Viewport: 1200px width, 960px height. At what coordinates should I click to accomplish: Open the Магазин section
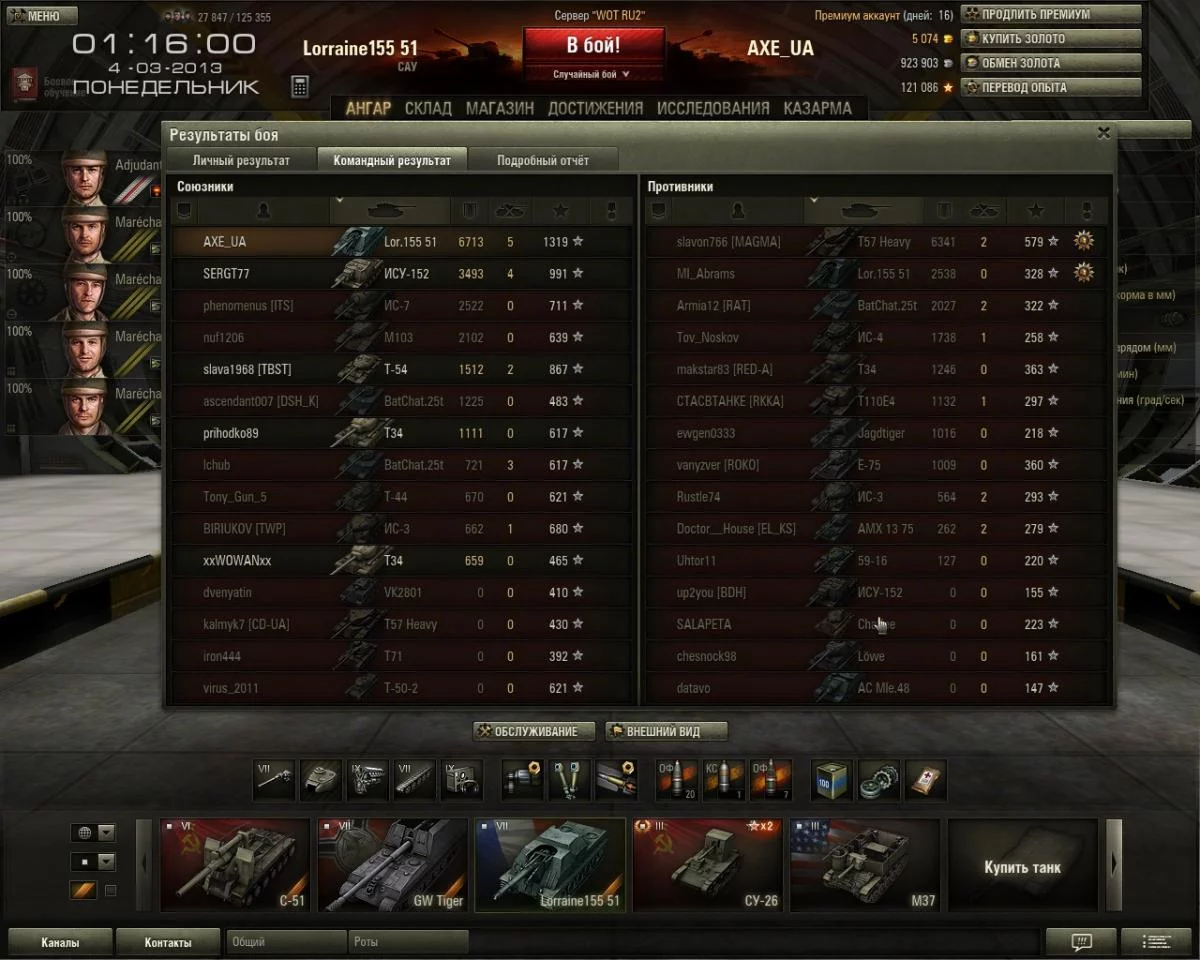click(x=499, y=108)
